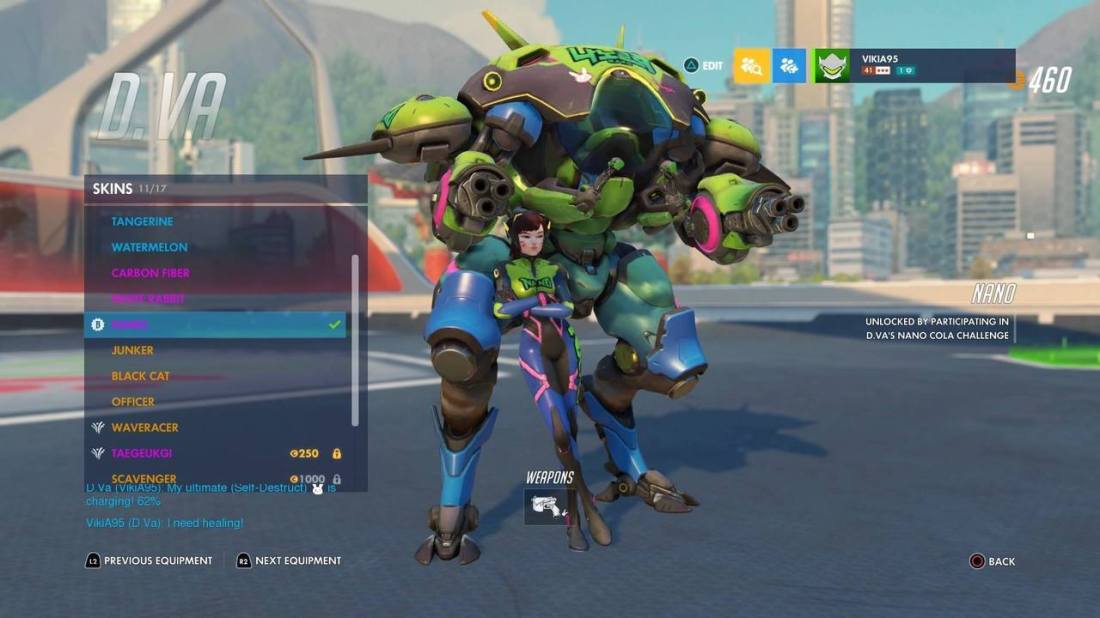Select the Tangerine skin

[x=142, y=221]
